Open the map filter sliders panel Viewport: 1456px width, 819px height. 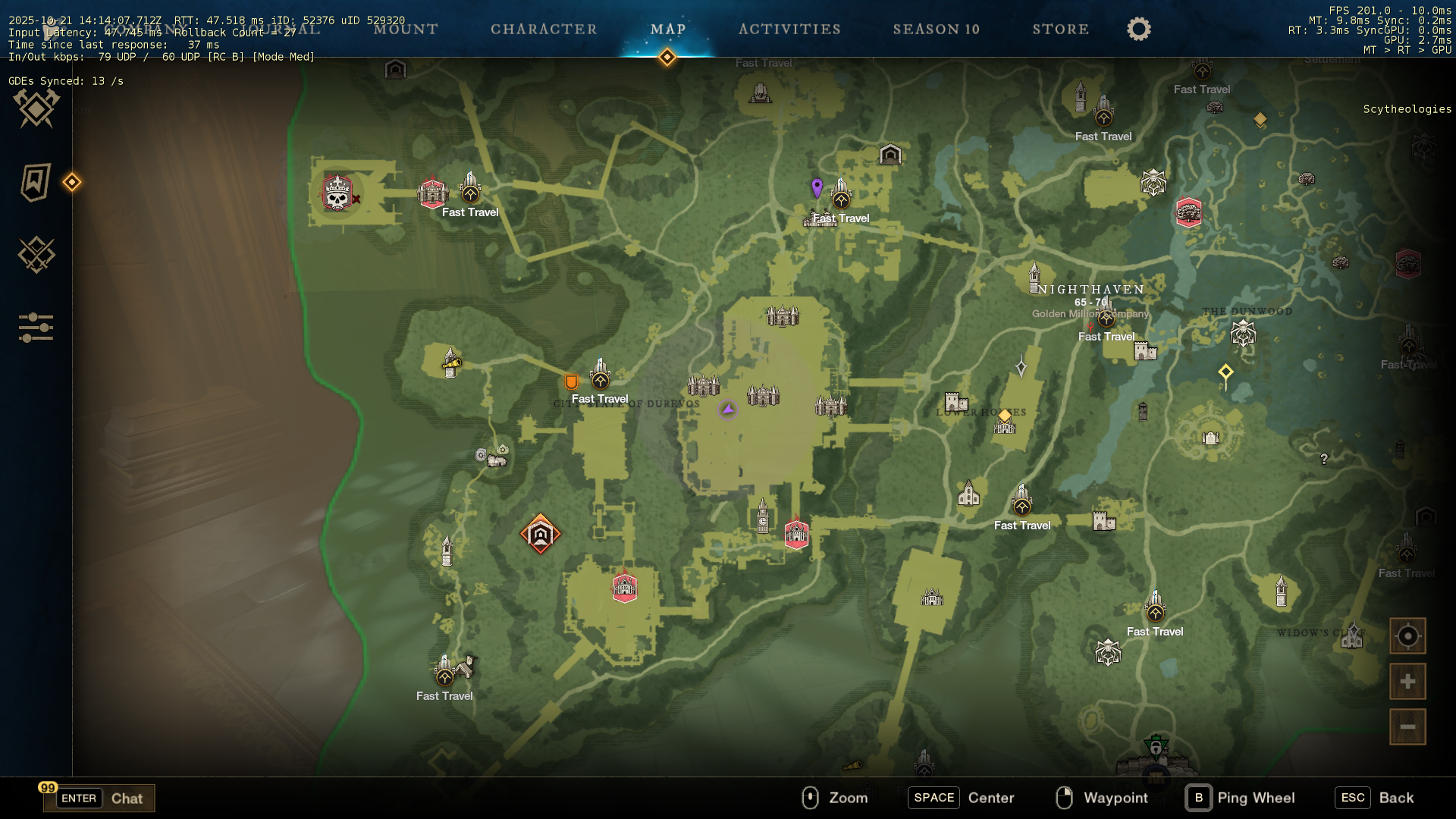pos(36,328)
